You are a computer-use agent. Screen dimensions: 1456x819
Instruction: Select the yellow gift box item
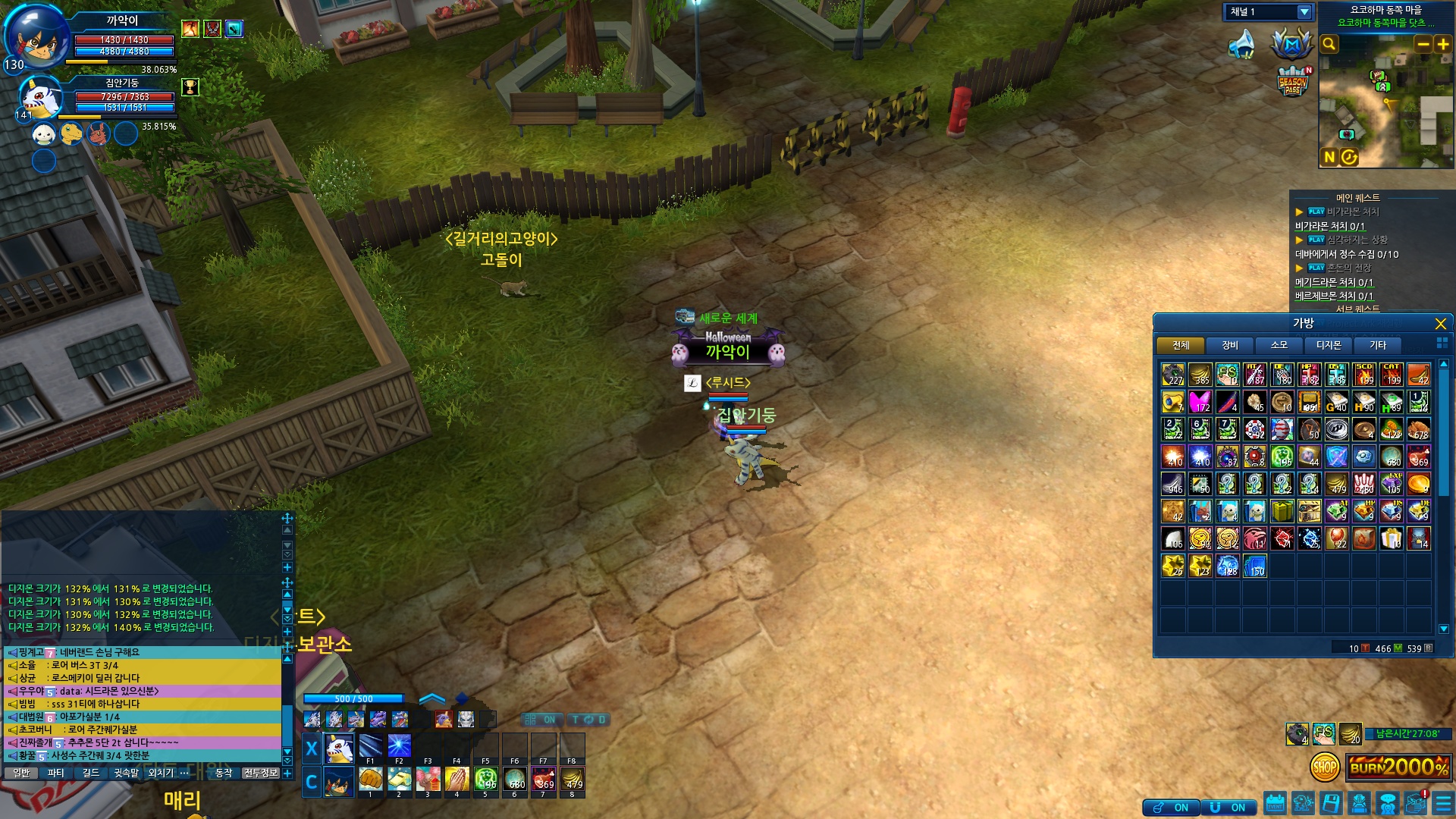[1282, 511]
